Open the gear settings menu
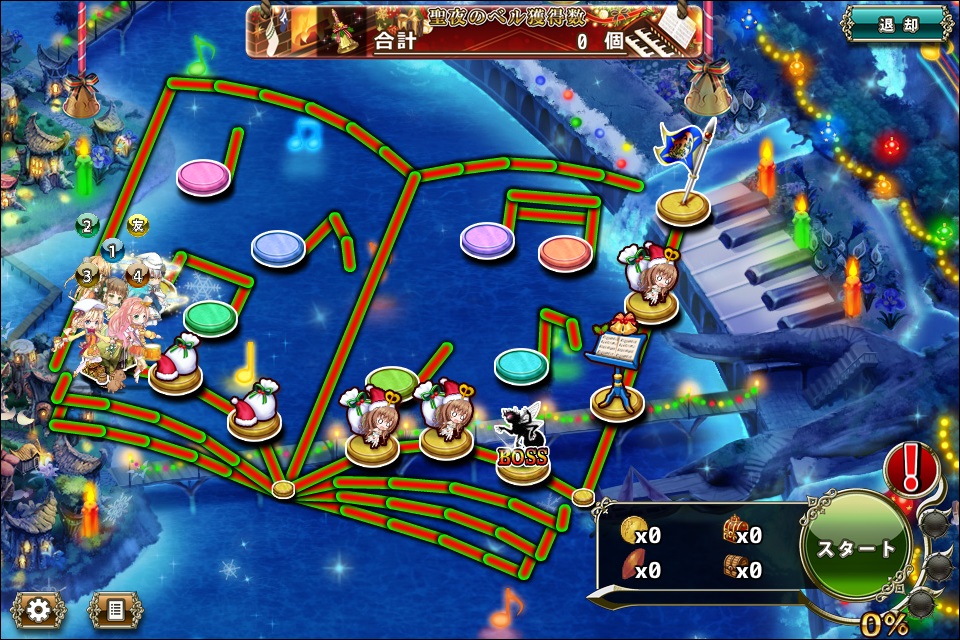Image resolution: width=960 pixels, height=640 pixels. pyautogui.click(x=39, y=608)
